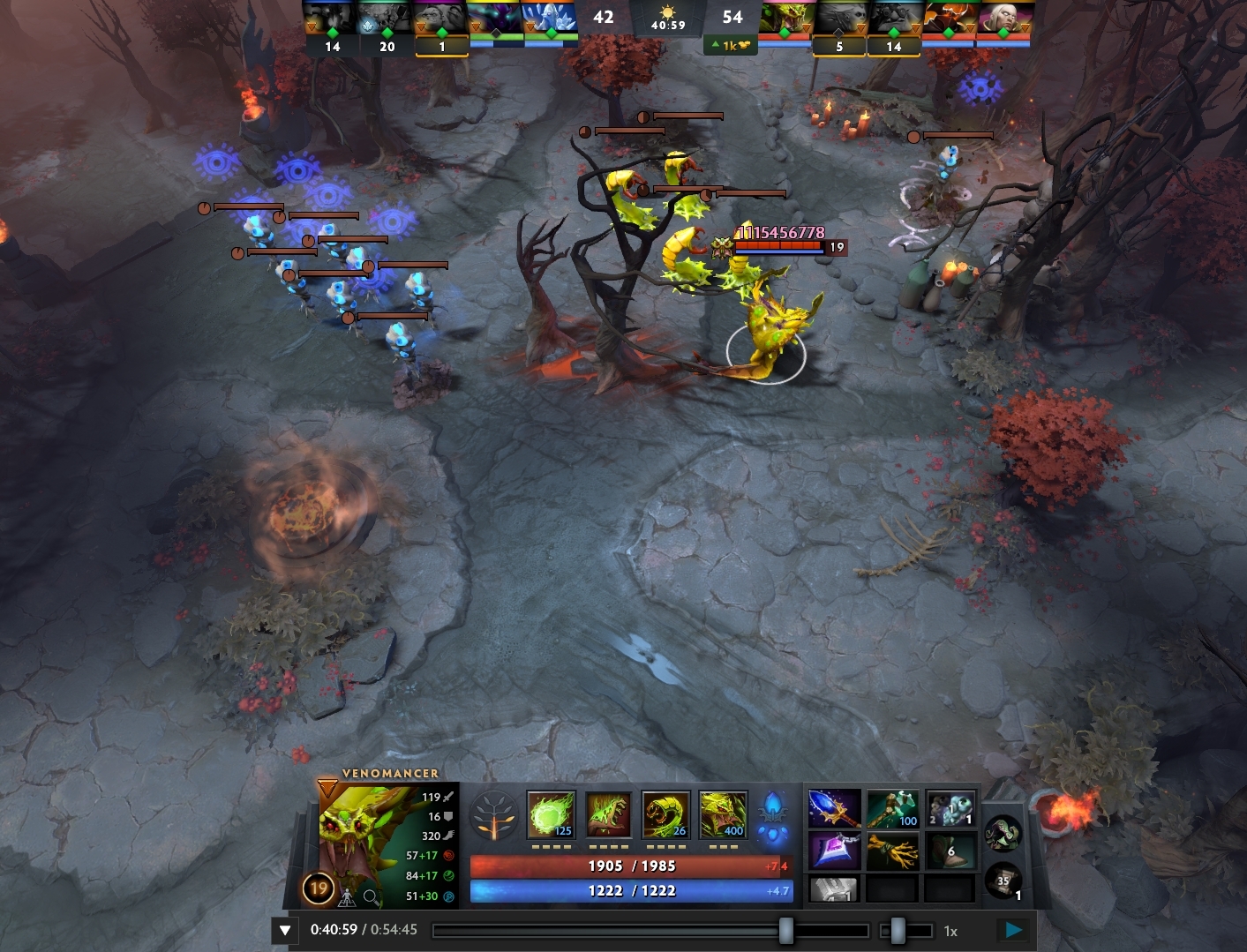The width and height of the screenshot is (1247, 952).
Task: Select the inventory item showing 100 charges
Action: point(892,808)
